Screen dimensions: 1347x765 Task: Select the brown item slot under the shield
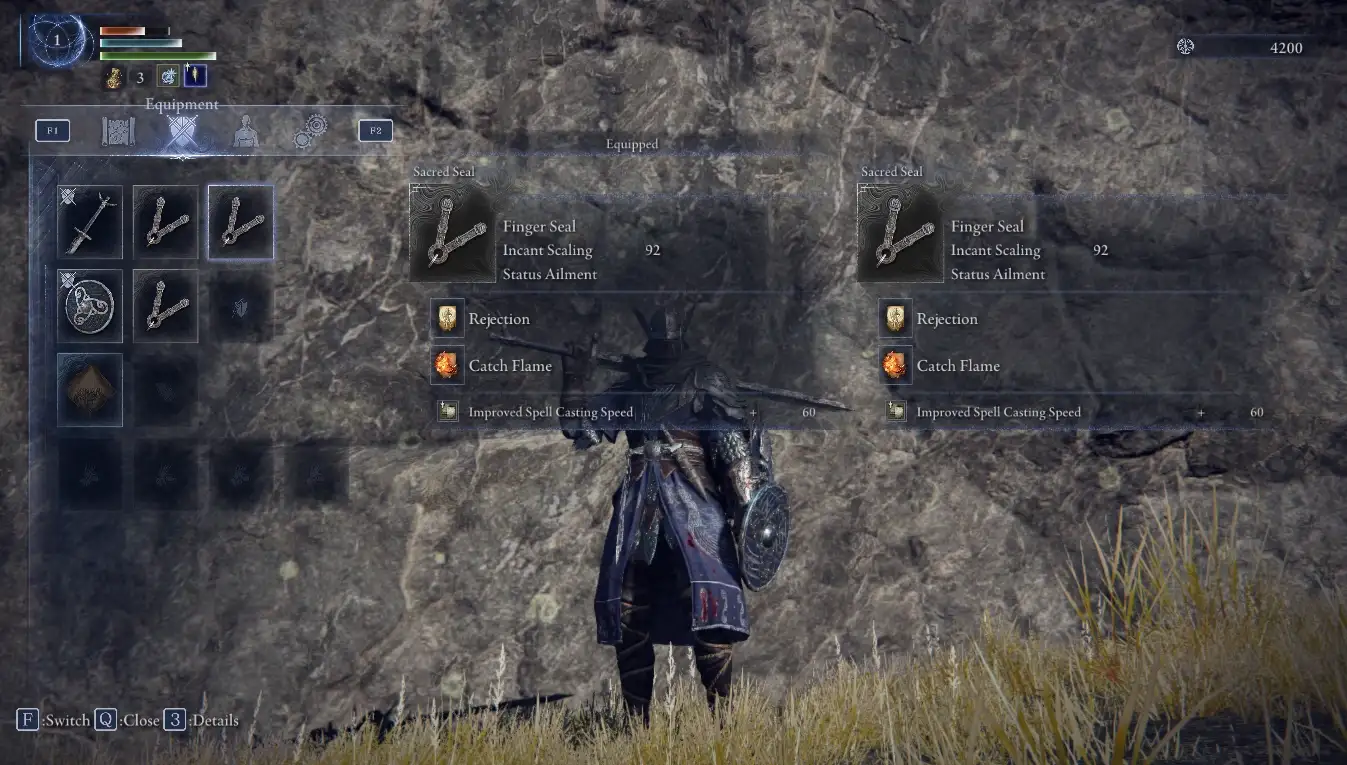(x=90, y=389)
